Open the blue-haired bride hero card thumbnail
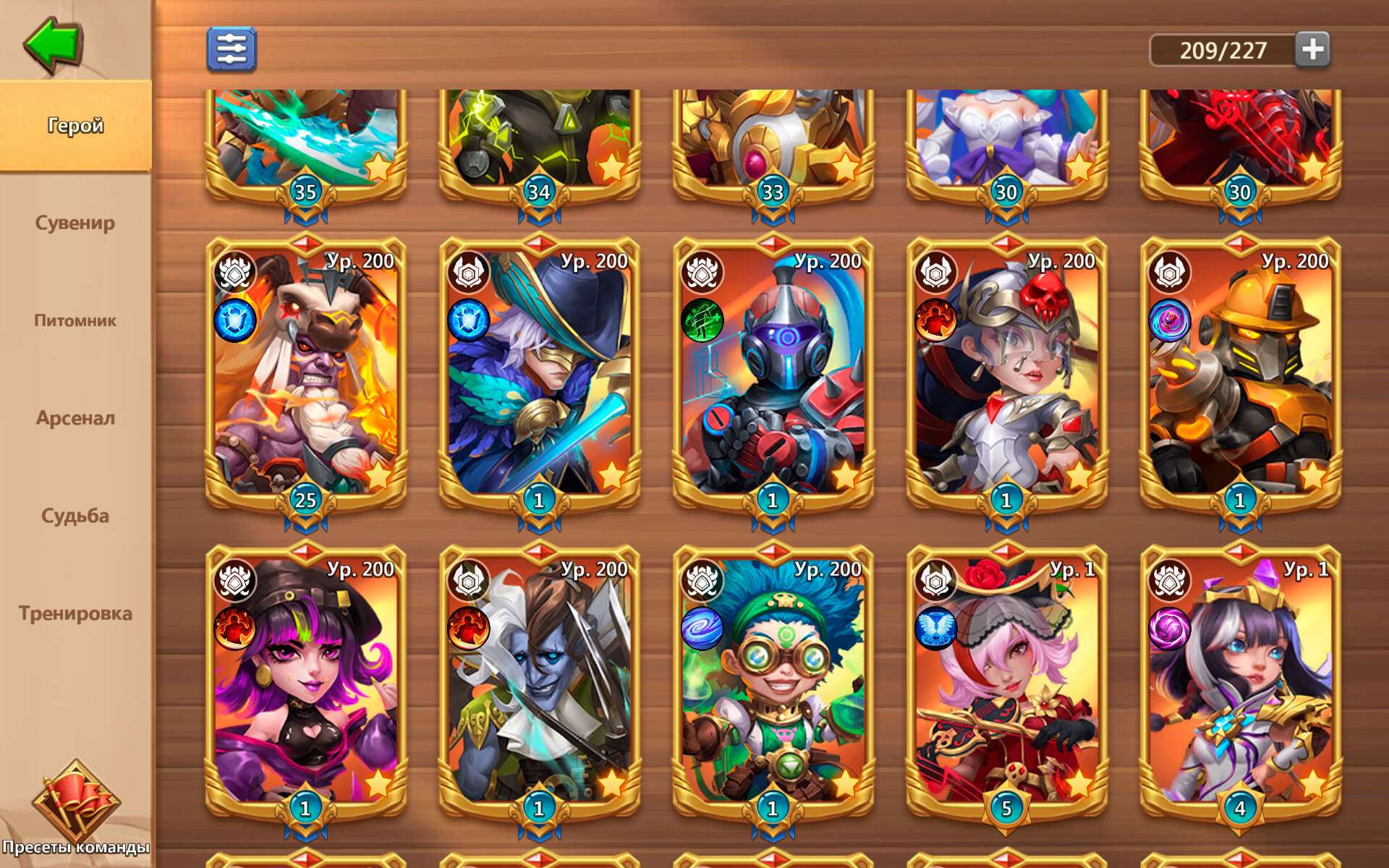This screenshot has height=868, width=1389. tap(1006, 141)
